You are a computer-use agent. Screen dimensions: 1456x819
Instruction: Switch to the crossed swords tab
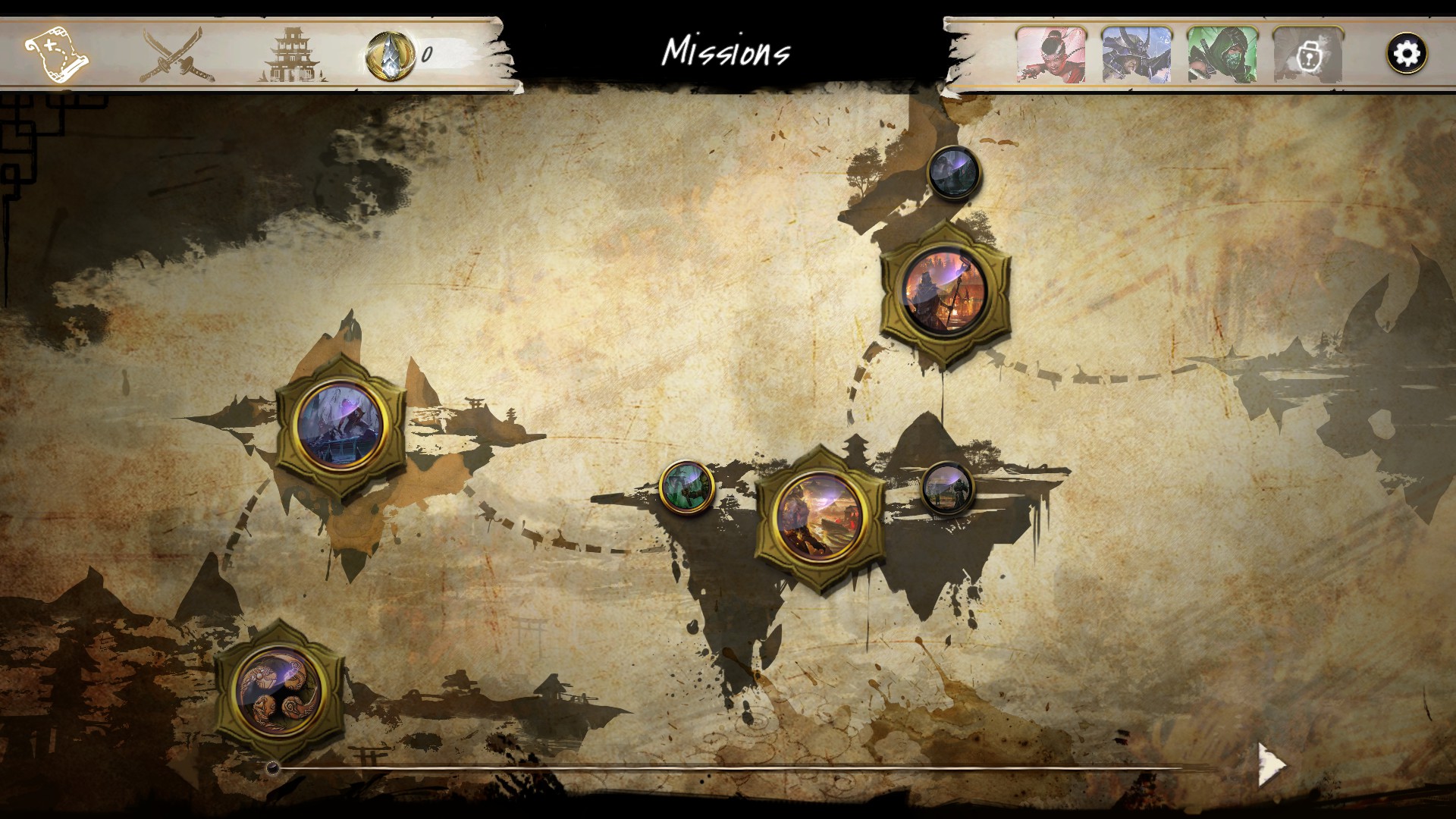click(x=176, y=55)
